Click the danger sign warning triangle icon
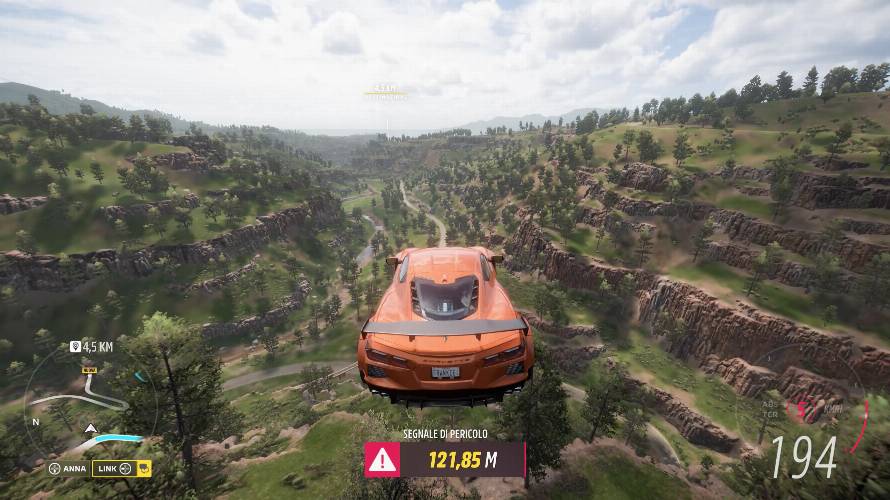Image resolution: width=890 pixels, height=500 pixels. (382, 460)
